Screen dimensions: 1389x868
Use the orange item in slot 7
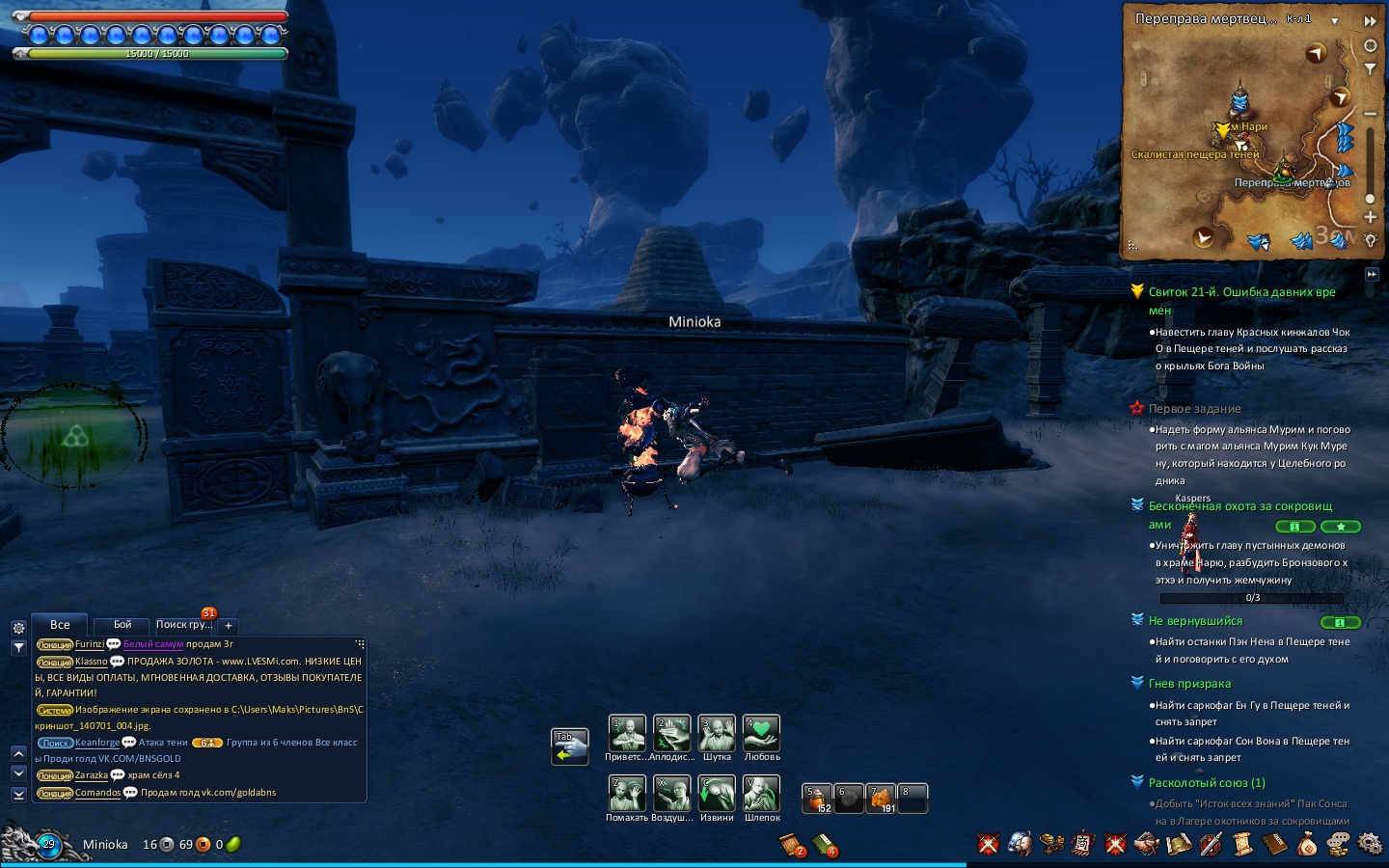pyautogui.click(x=881, y=799)
